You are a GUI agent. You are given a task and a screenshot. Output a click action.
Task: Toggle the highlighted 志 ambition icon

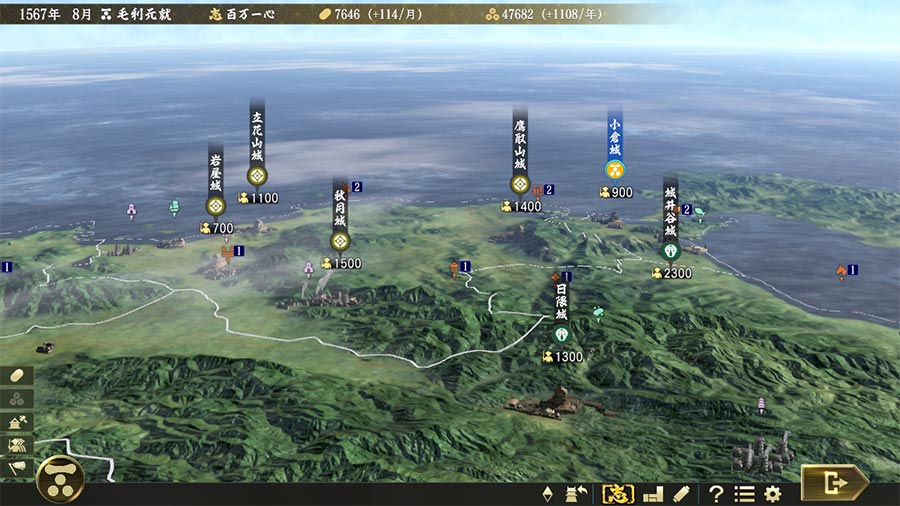point(618,493)
